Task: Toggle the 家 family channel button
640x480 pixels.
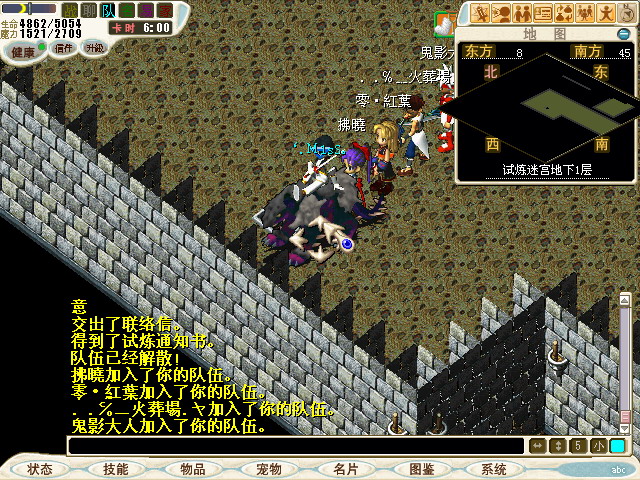Action: coord(163,10)
